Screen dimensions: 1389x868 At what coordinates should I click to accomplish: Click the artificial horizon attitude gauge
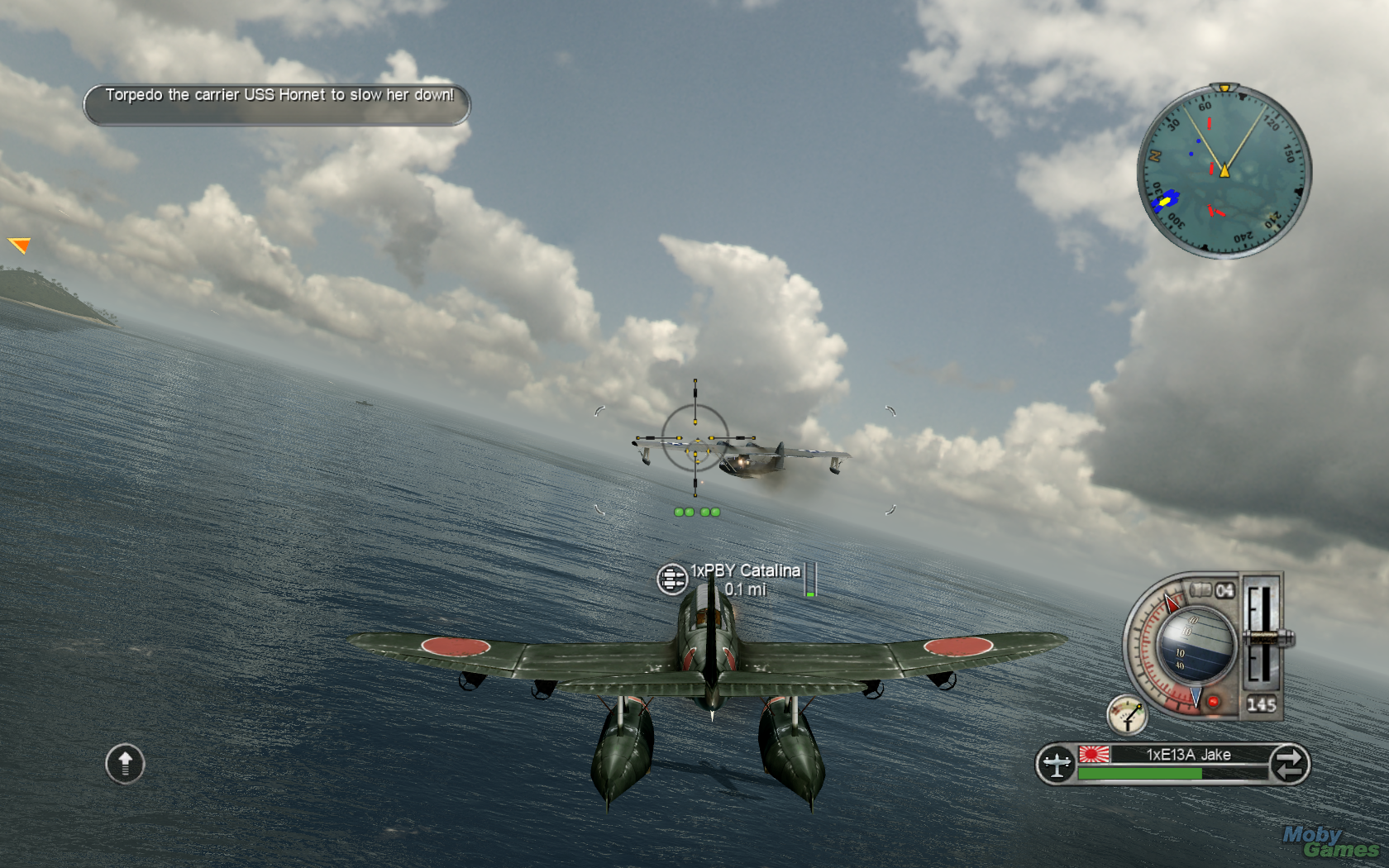[1195, 645]
